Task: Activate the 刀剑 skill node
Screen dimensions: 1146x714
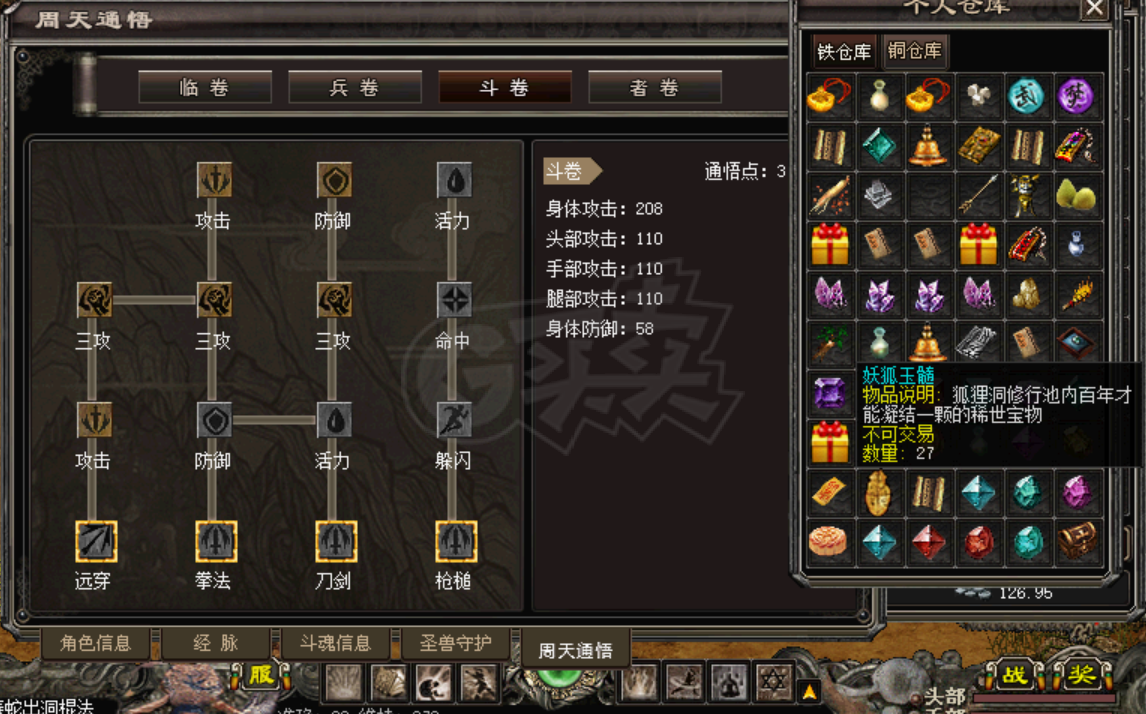Action: (x=335, y=542)
